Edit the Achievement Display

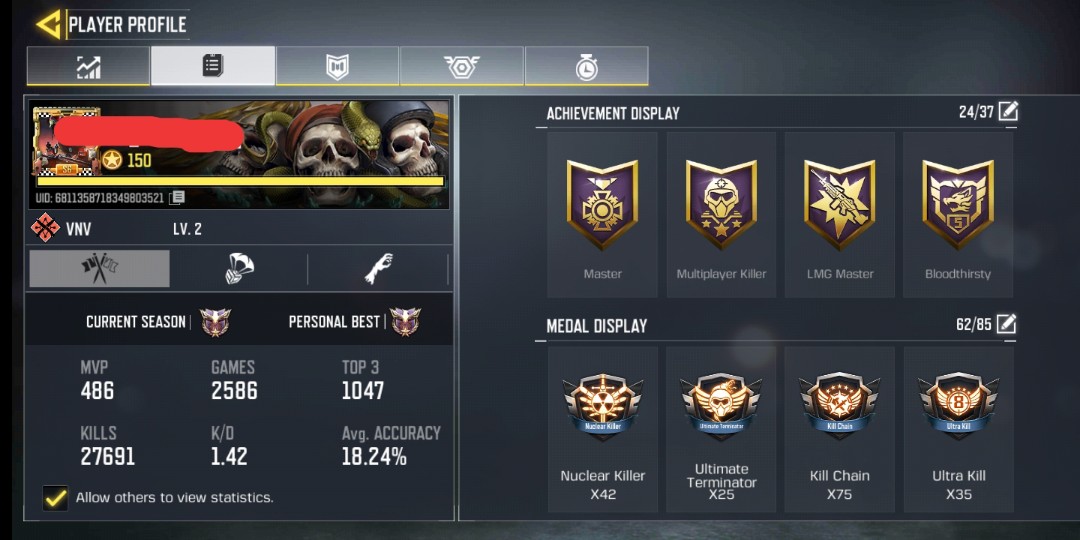point(1008,112)
